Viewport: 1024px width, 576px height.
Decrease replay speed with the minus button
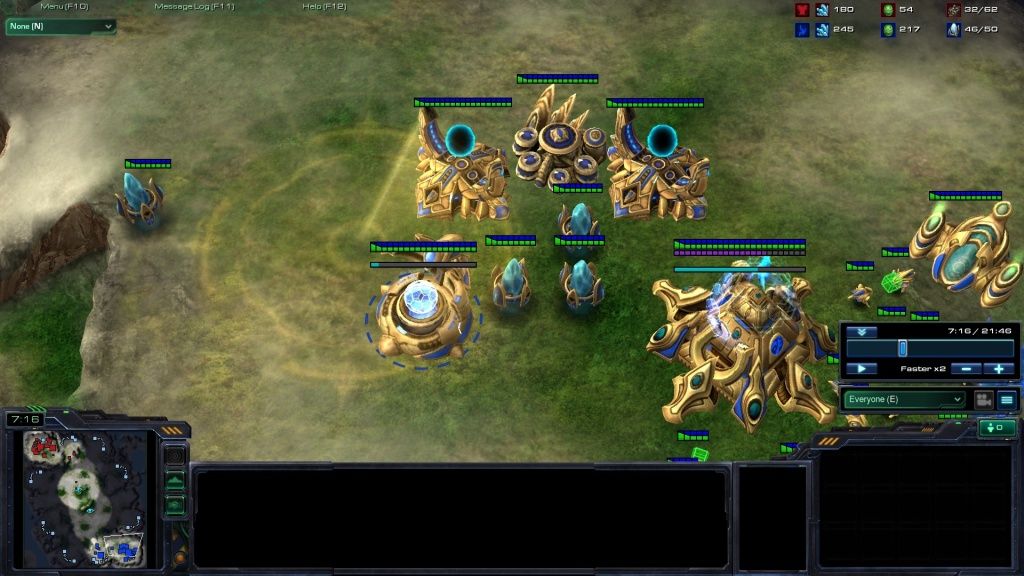(966, 369)
